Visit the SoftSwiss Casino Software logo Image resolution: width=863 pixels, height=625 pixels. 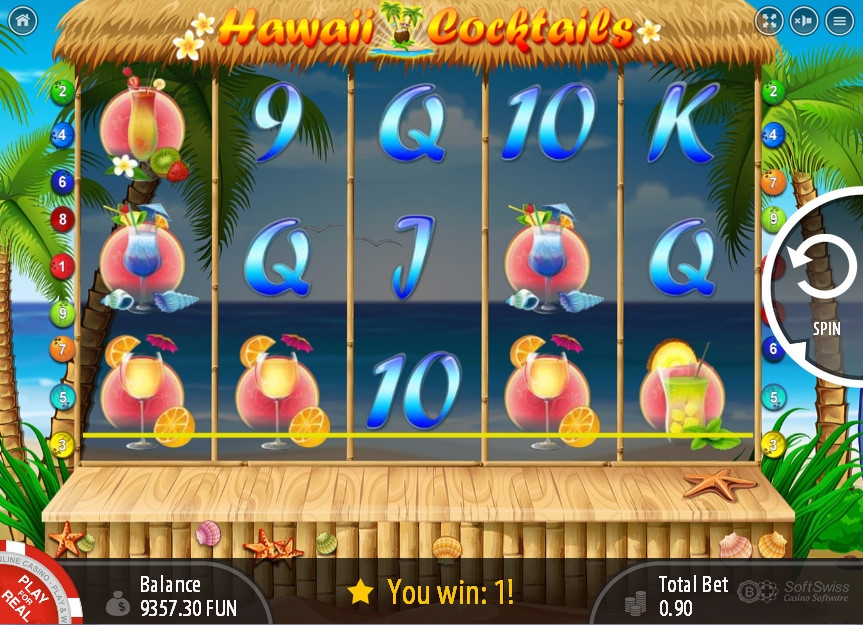click(x=797, y=593)
